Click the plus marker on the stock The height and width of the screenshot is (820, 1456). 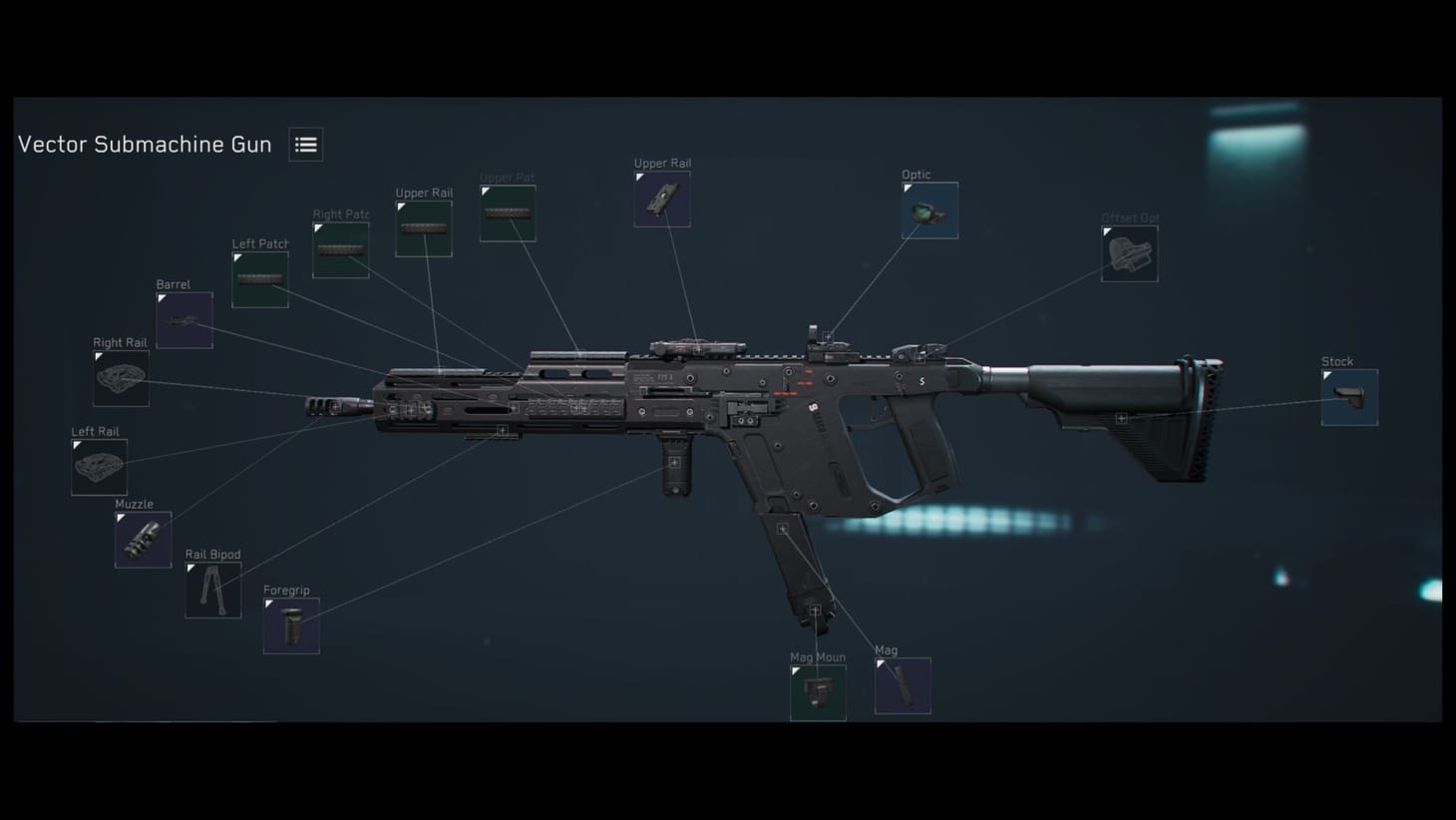[x=1121, y=417]
